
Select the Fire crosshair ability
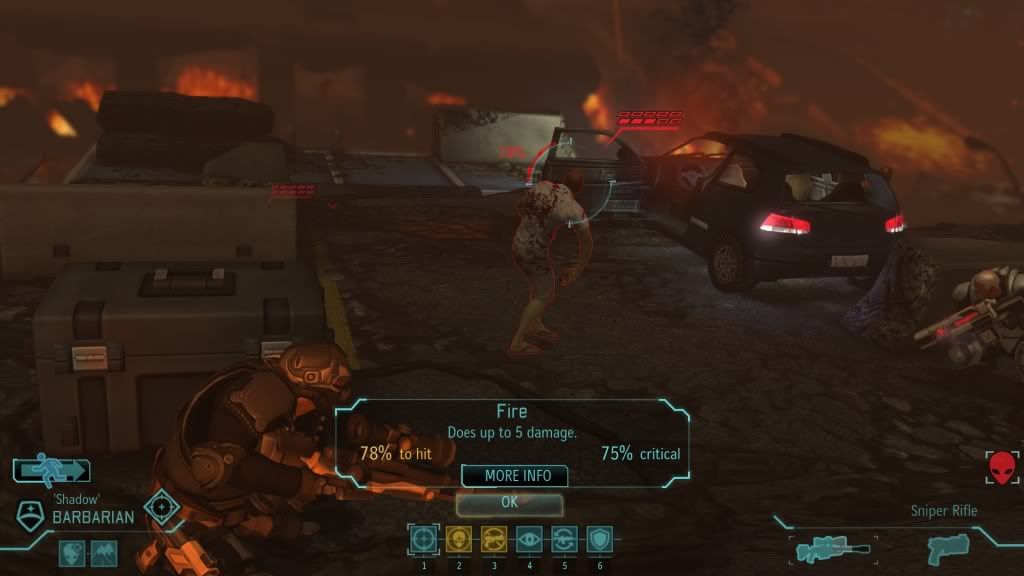click(x=424, y=540)
